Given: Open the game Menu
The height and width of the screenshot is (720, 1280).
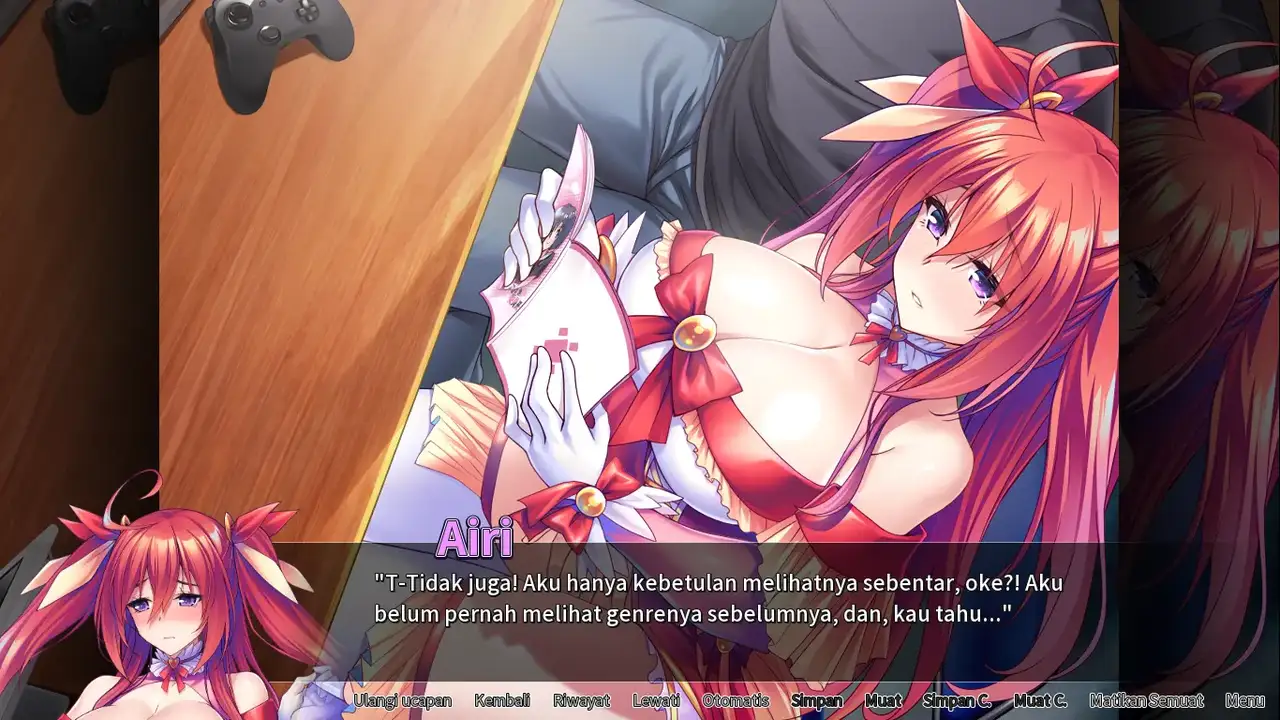Looking at the screenshot, I should (1244, 701).
